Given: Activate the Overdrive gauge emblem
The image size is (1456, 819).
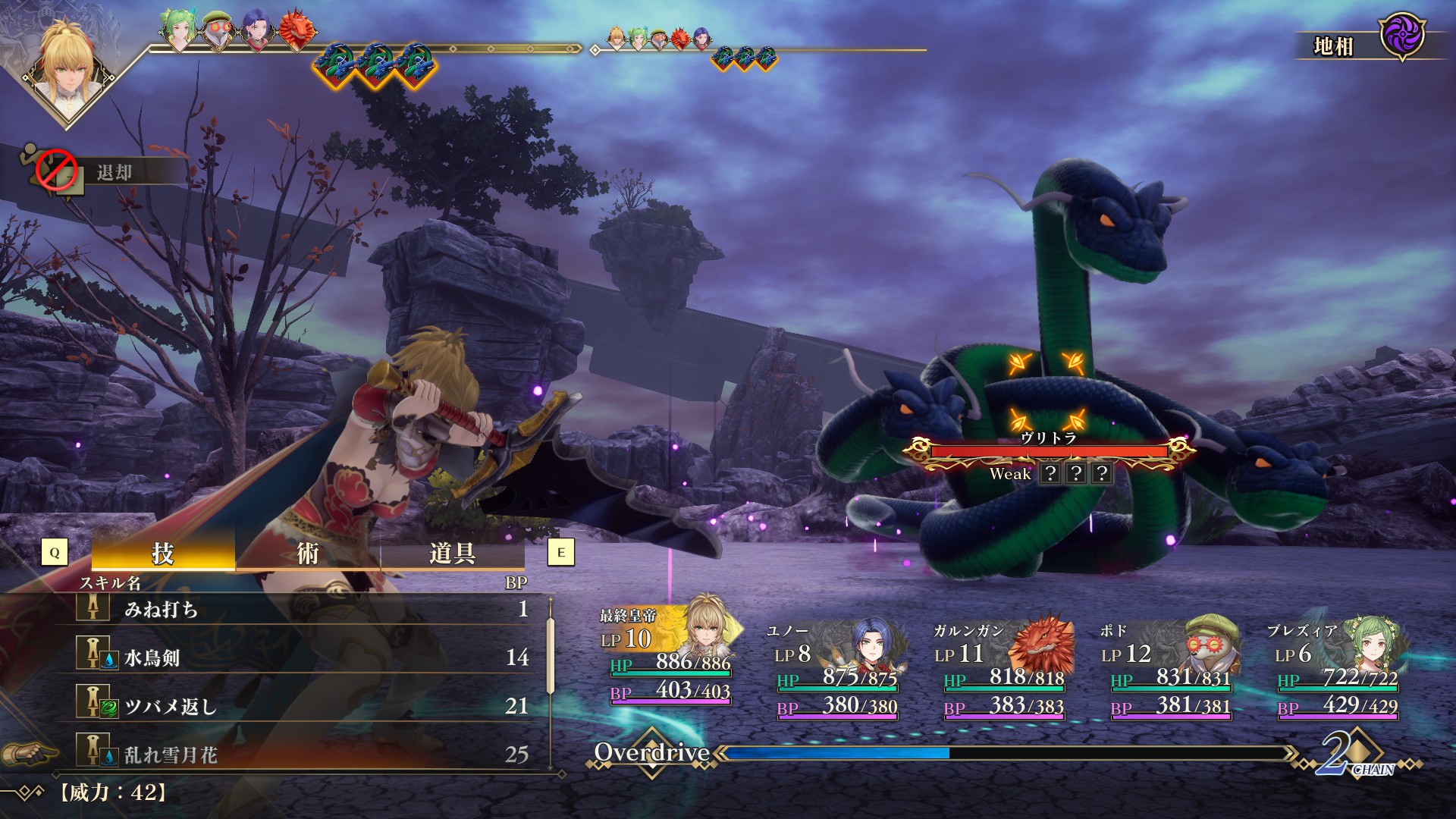Looking at the screenshot, I should click(x=652, y=752).
